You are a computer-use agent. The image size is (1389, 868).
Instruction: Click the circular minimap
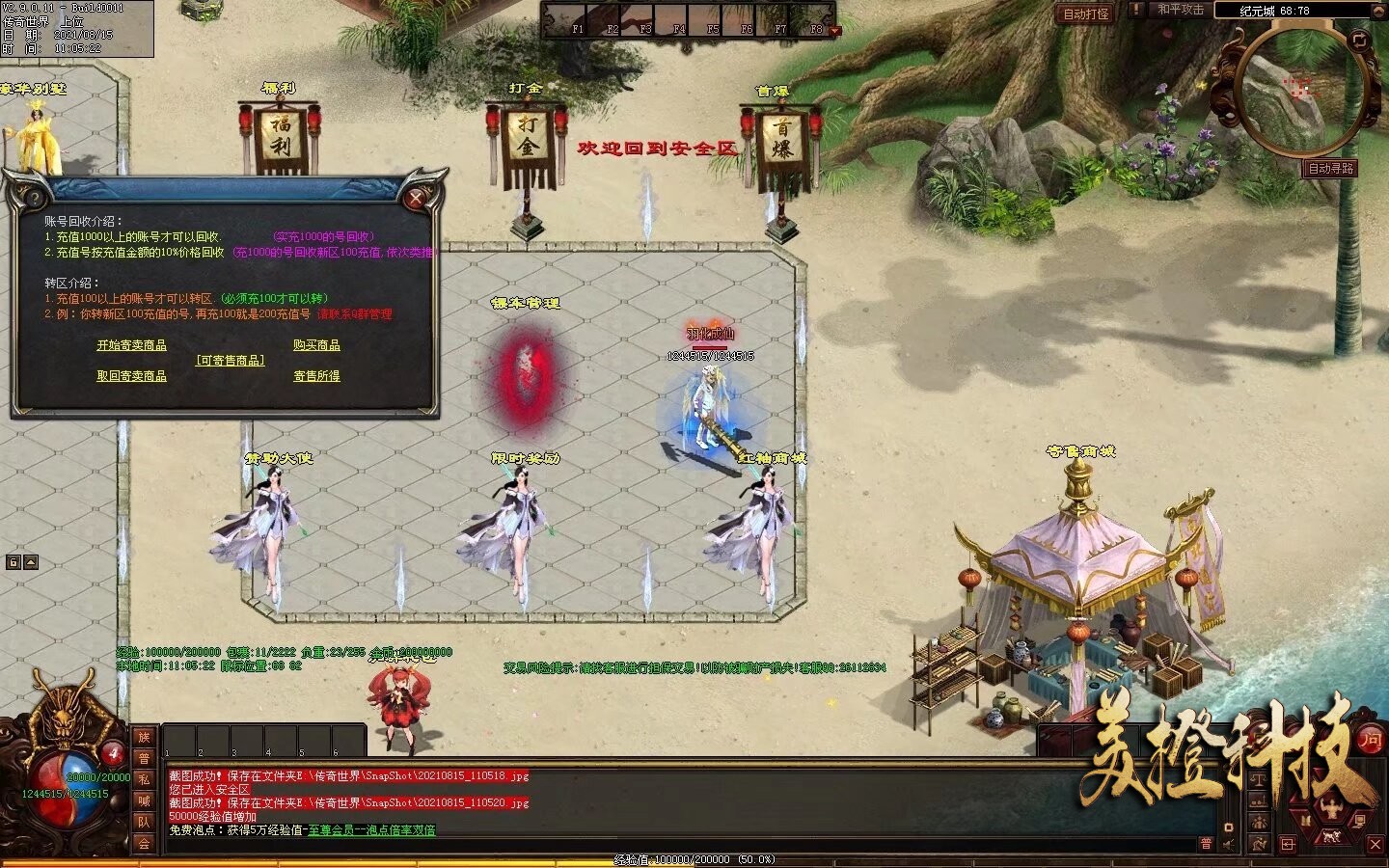[x=1301, y=93]
